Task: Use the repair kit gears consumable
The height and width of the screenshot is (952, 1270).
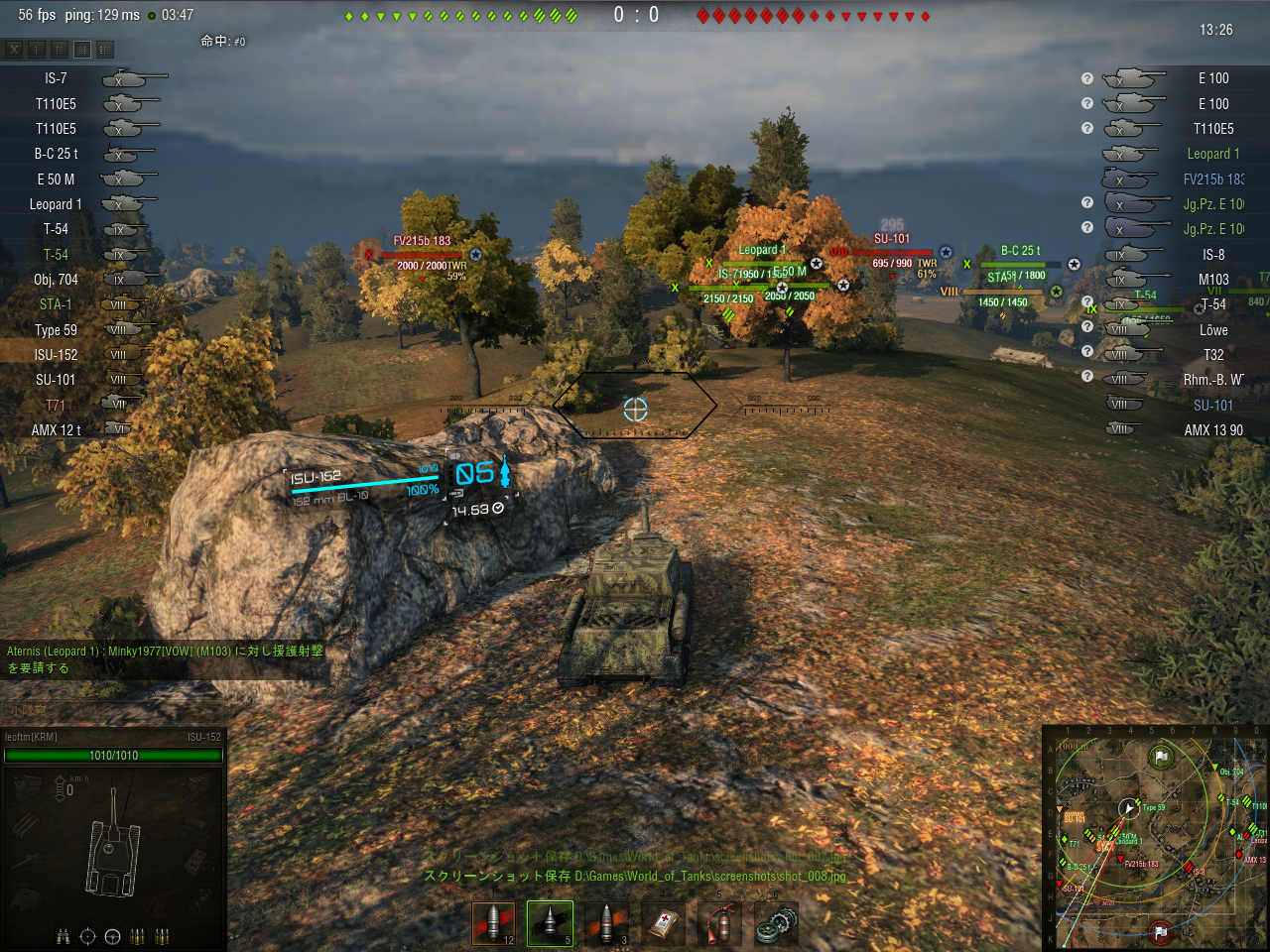Action: 776,923
